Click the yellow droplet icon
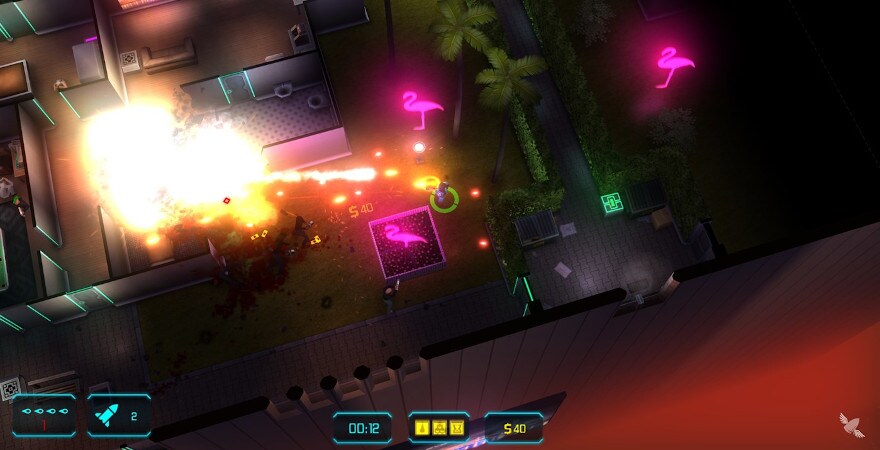 [x=424, y=428]
